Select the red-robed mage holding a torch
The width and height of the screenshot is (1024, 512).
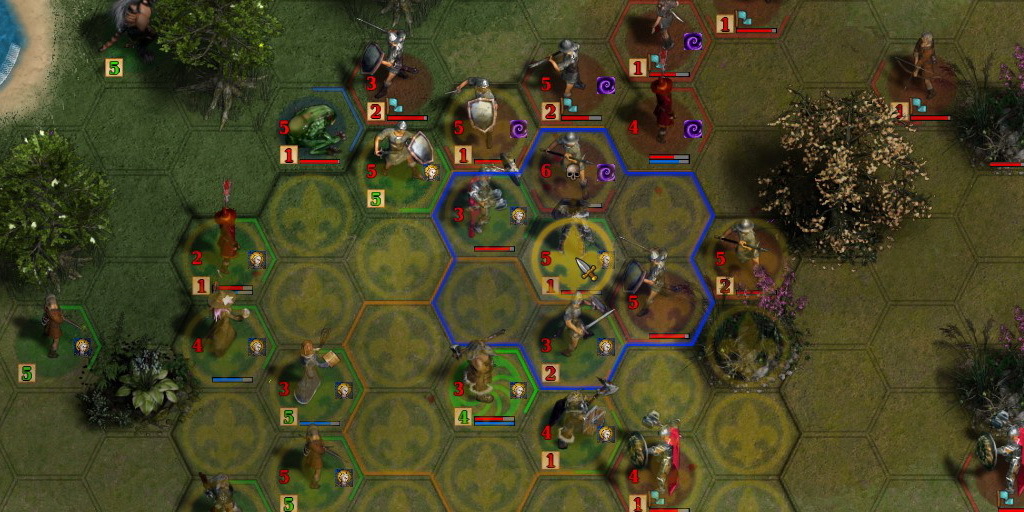[x=228, y=232]
